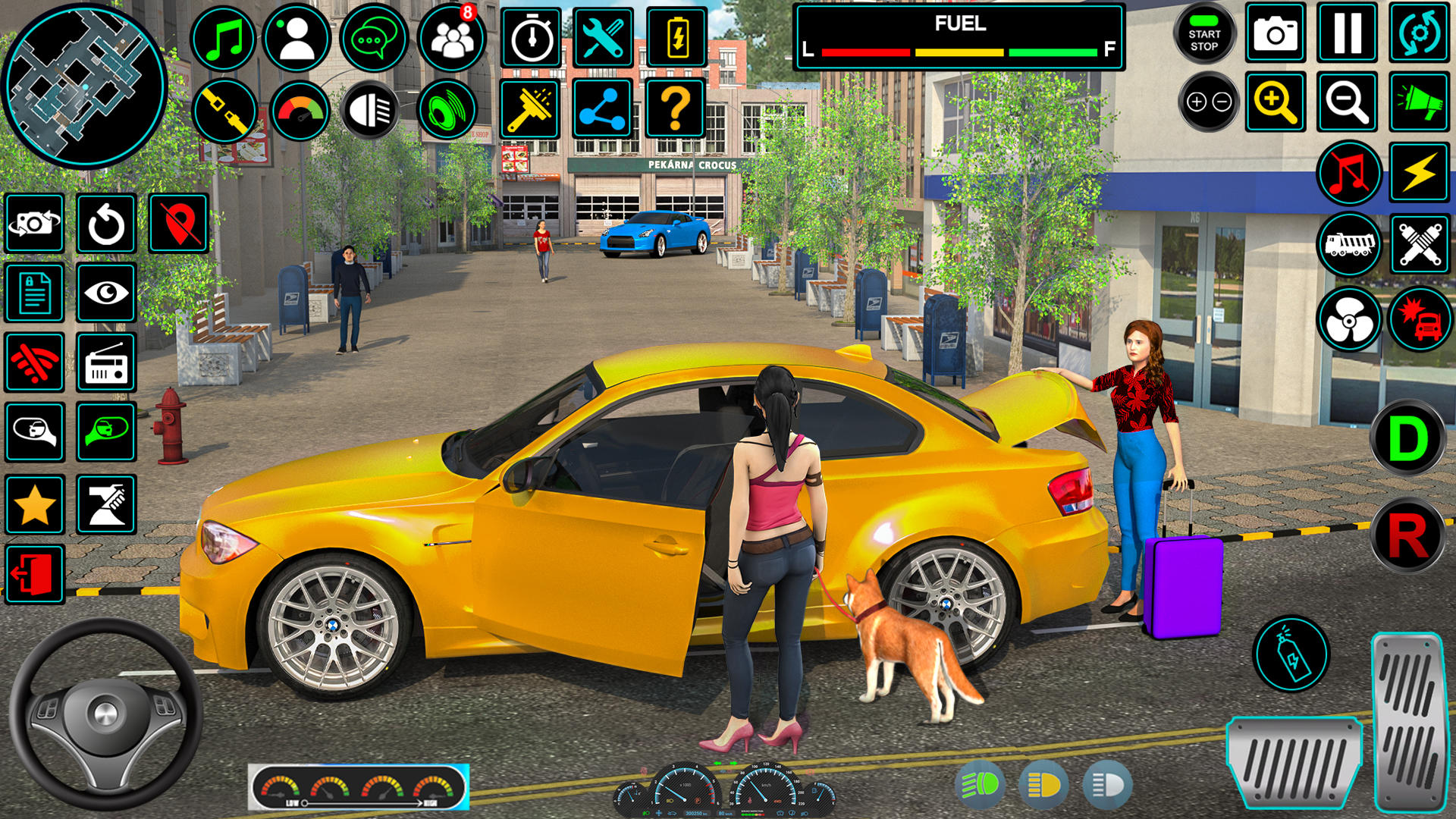This screenshot has width=1456, height=819.
Task: Open the circular minimap
Action: [84, 84]
